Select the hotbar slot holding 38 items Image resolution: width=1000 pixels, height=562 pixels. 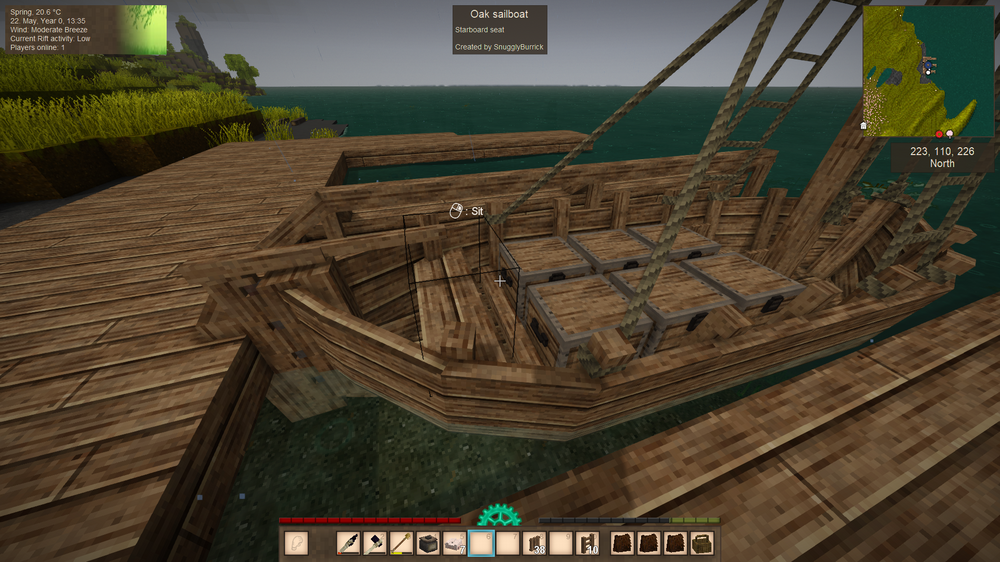[x=535, y=544]
